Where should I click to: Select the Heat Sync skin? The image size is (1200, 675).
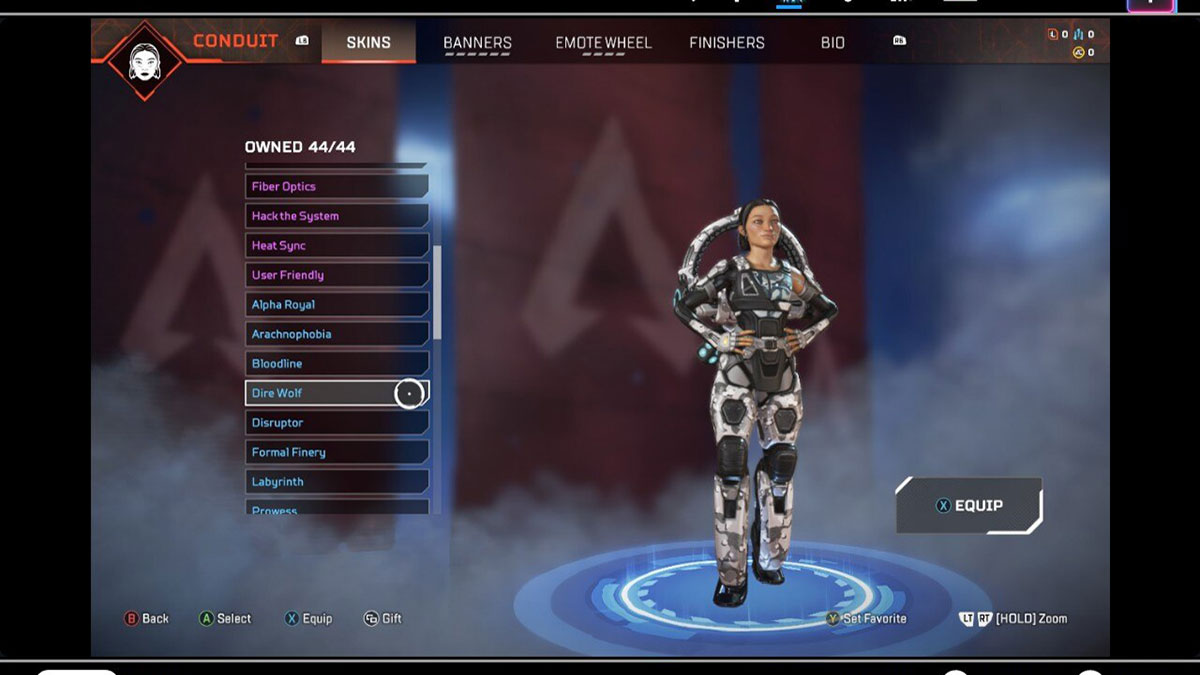(337, 246)
